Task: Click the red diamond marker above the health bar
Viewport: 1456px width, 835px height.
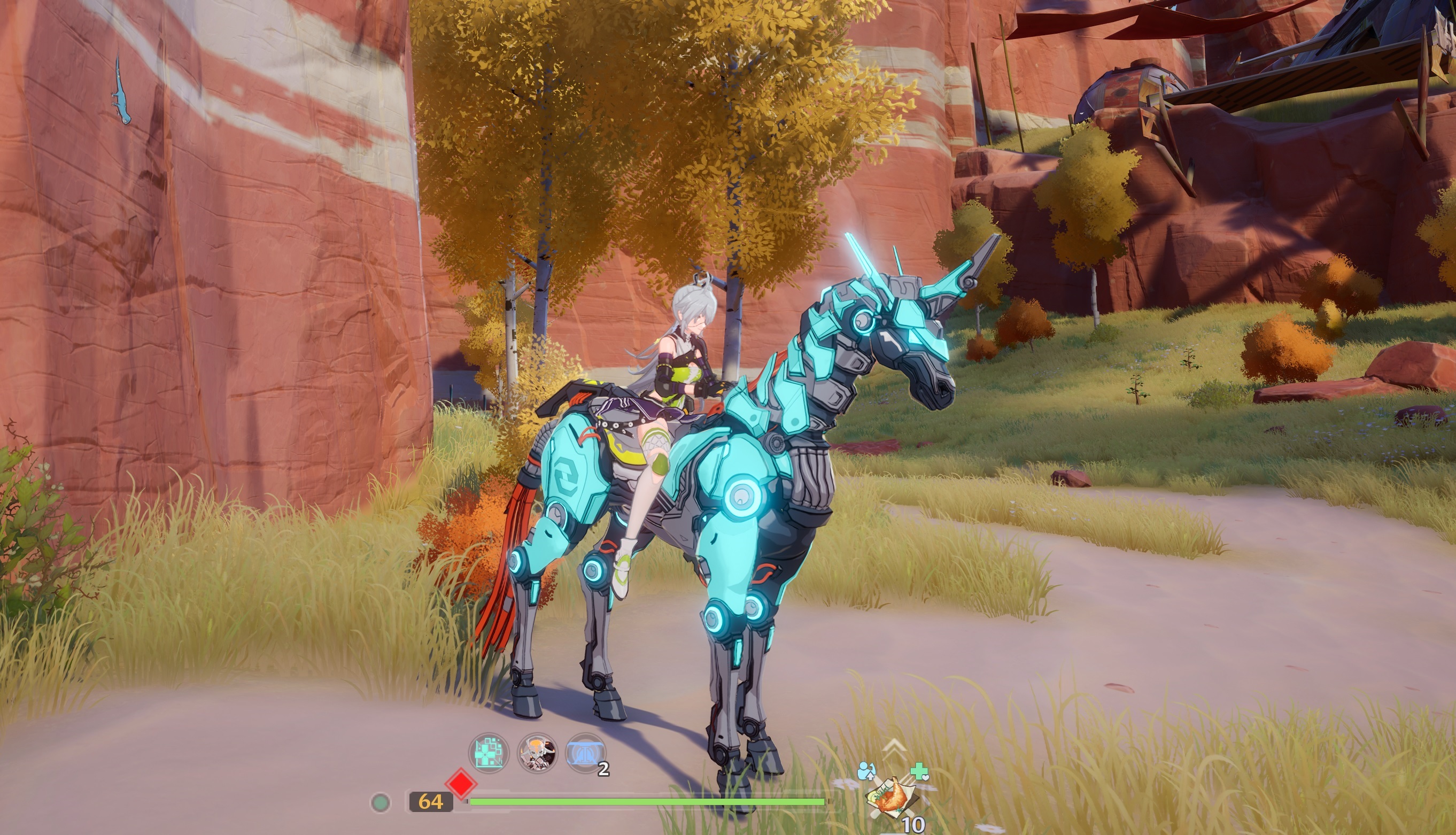Action: 461,784
